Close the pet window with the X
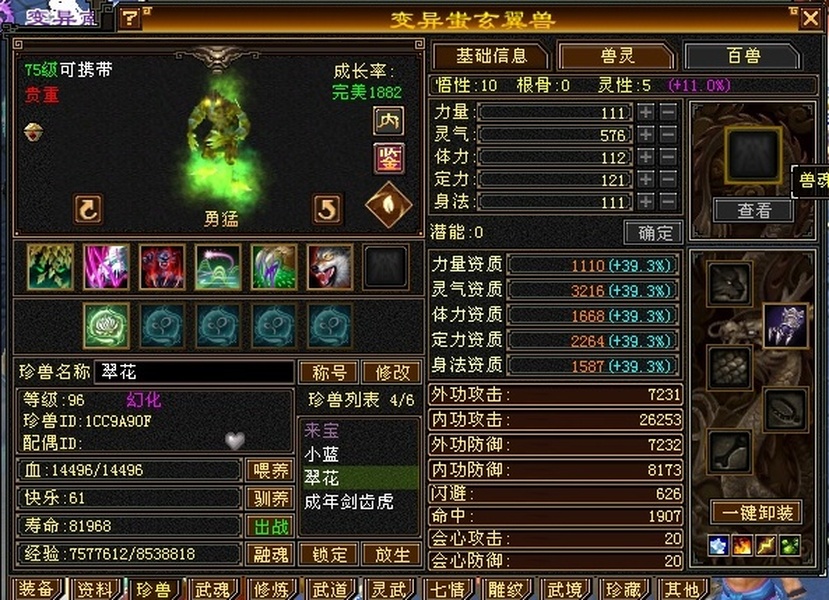 (x=809, y=18)
